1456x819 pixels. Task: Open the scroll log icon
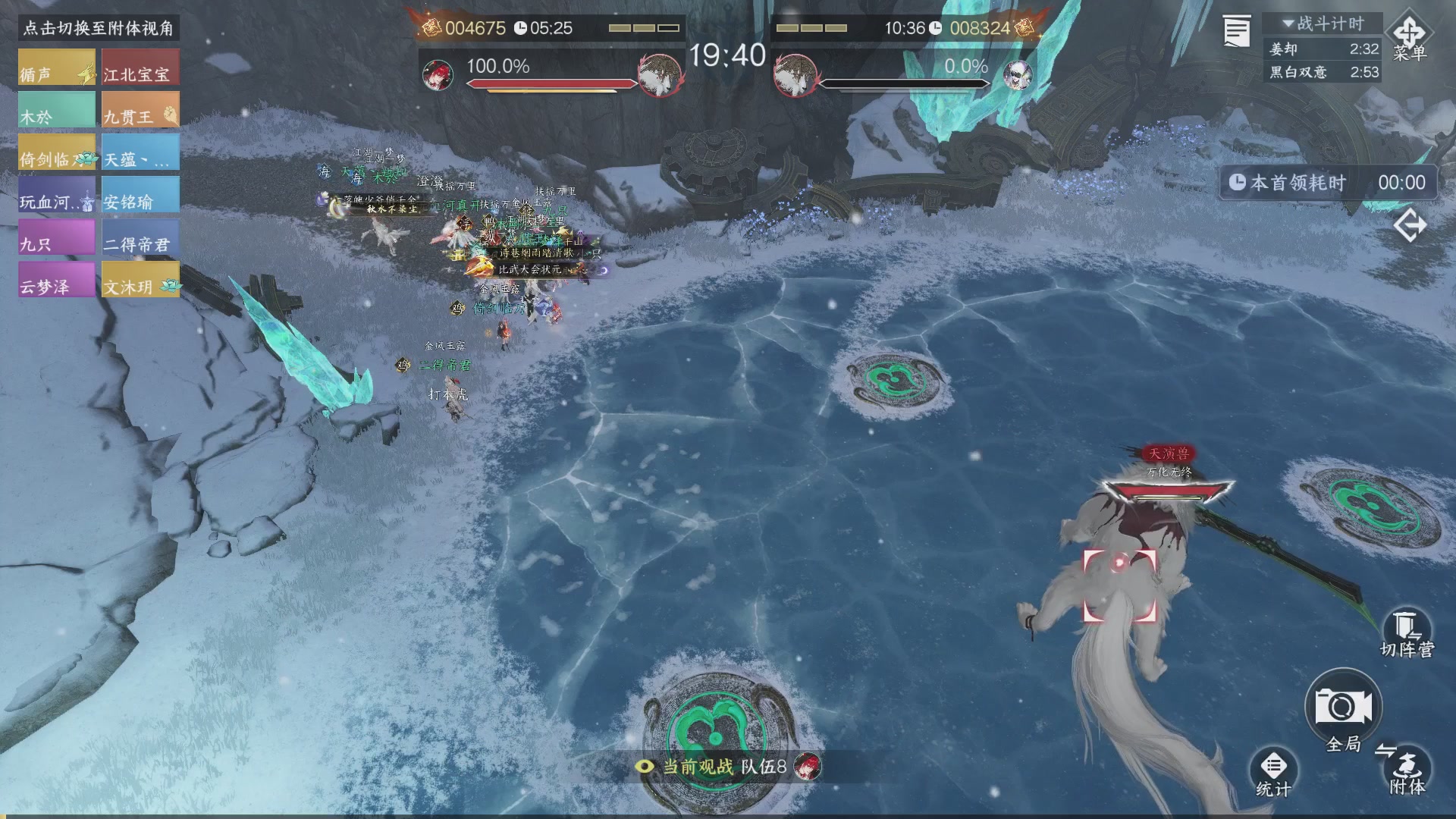(1236, 32)
